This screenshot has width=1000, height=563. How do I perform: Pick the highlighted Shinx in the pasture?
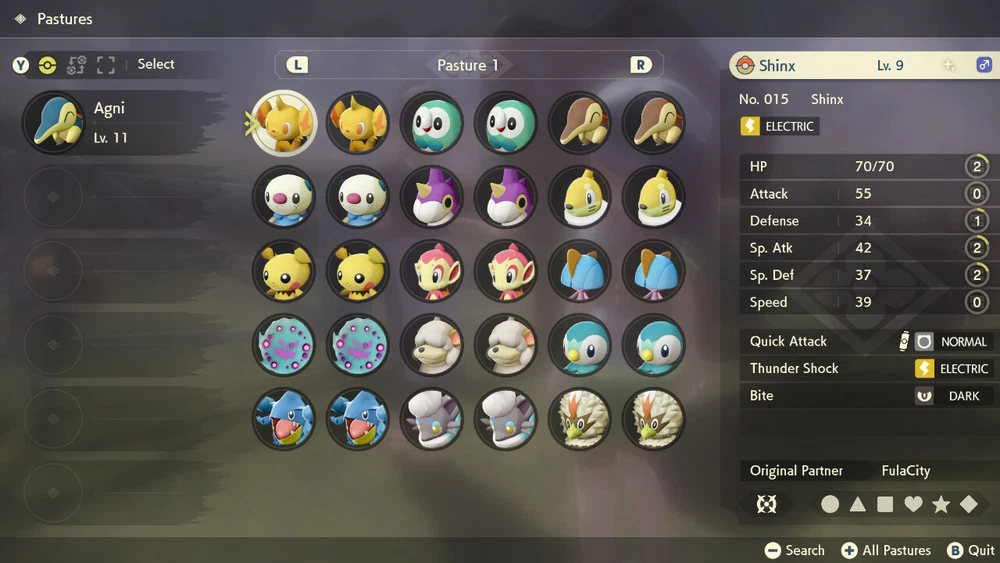coord(284,123)
